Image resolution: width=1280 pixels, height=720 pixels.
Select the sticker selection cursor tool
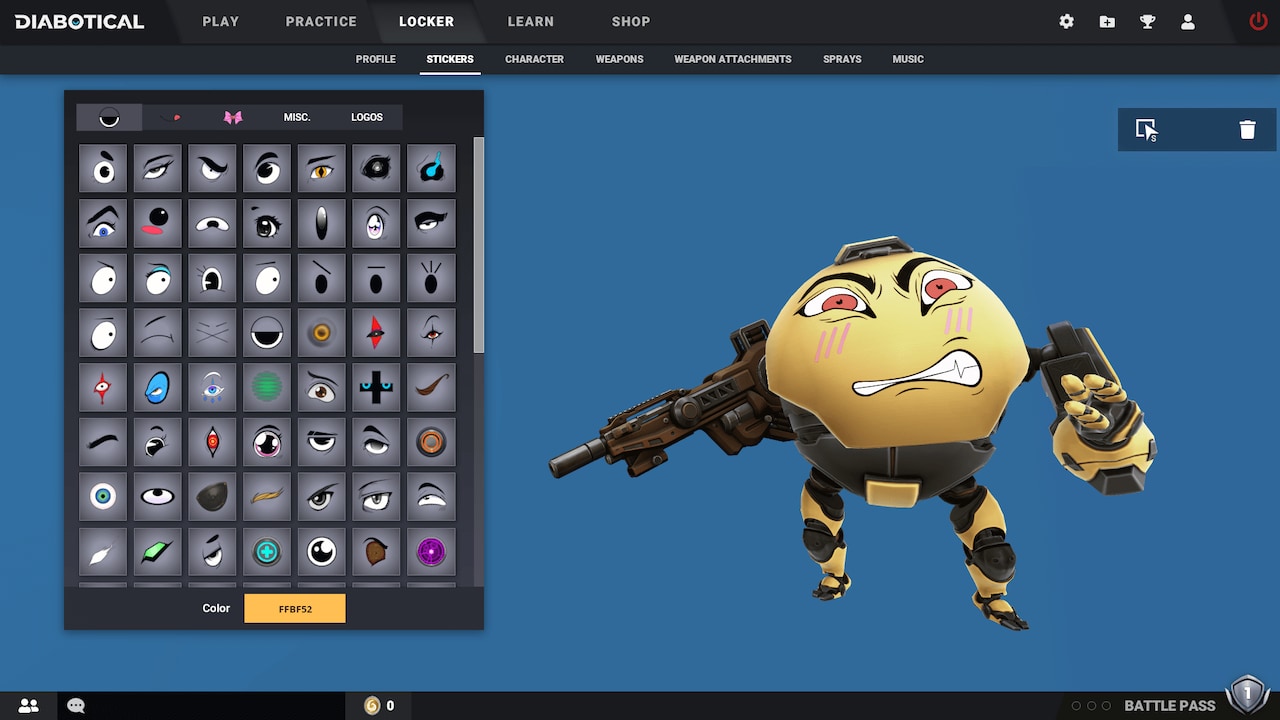pos(1148,129)
